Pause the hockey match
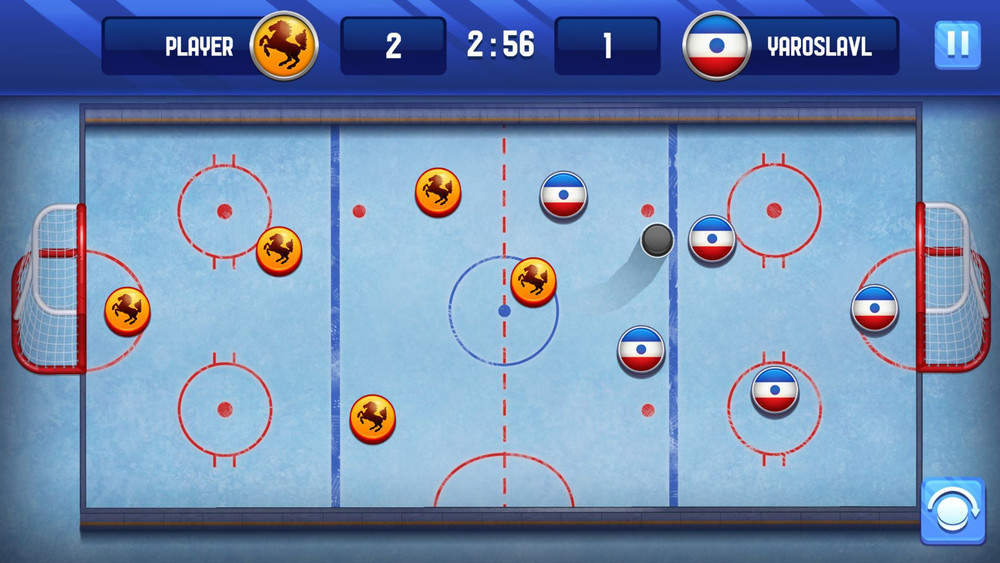The width and height of the screenshot is (1000, 563). tap(957, 45)
